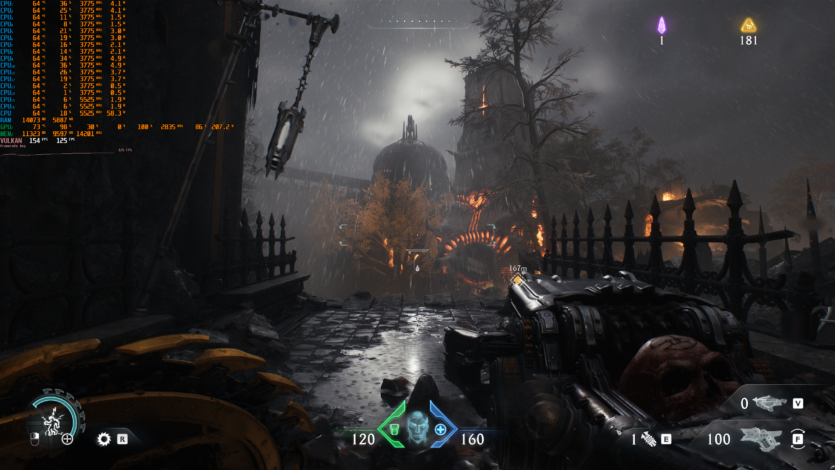Viewport: 835px width, 470px height.
Task: Select the lower weapon with 100 ammo
Action: (765, 437)
